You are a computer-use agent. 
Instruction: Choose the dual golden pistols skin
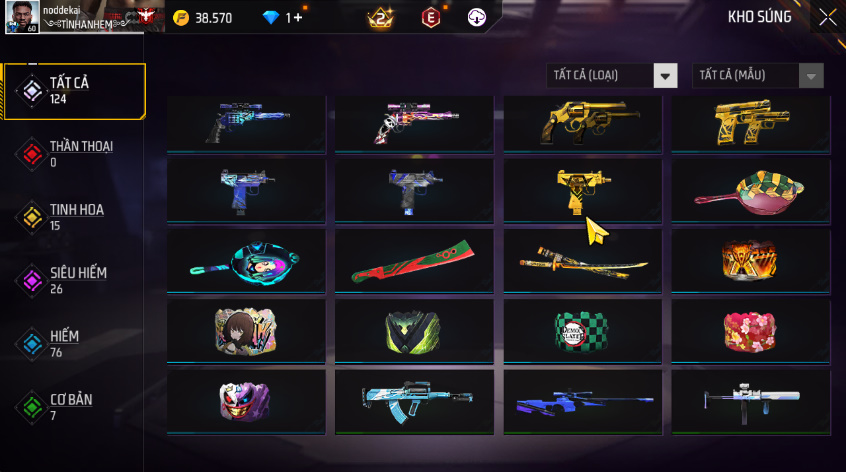pyautogui.click(x=750, y=125)
